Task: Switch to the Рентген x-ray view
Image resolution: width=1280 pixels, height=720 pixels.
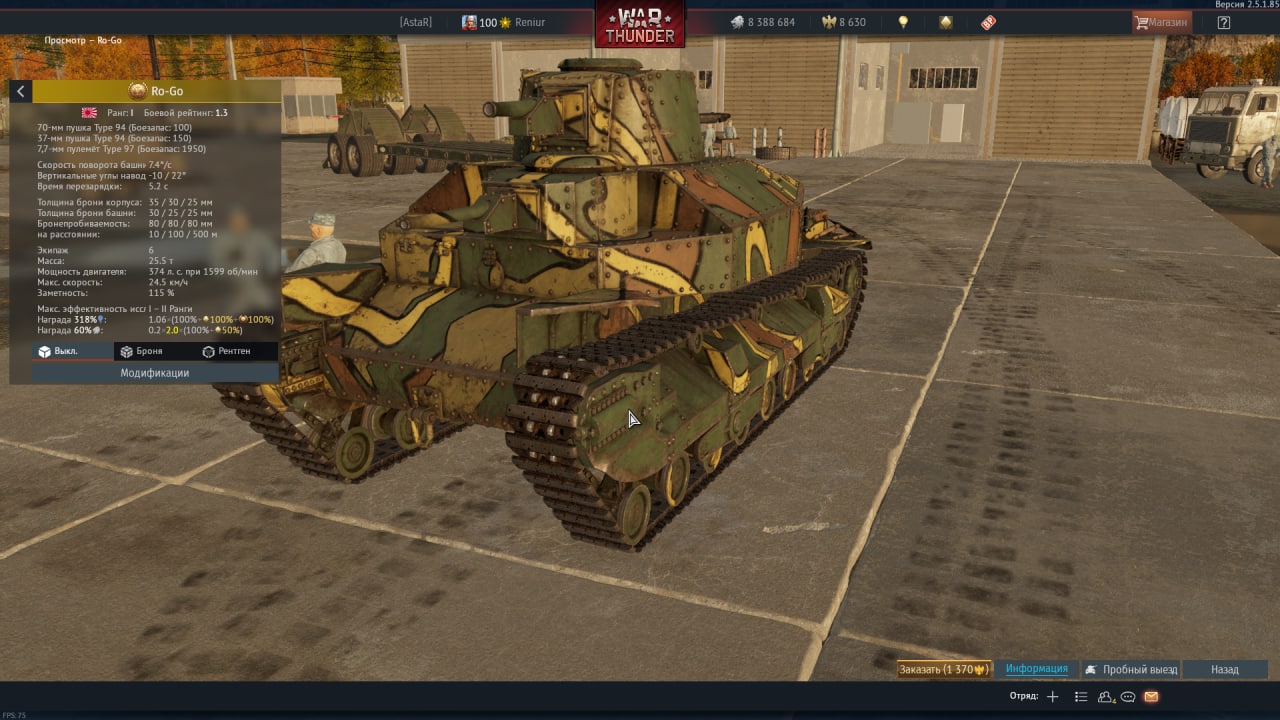Action: point(226,351)
